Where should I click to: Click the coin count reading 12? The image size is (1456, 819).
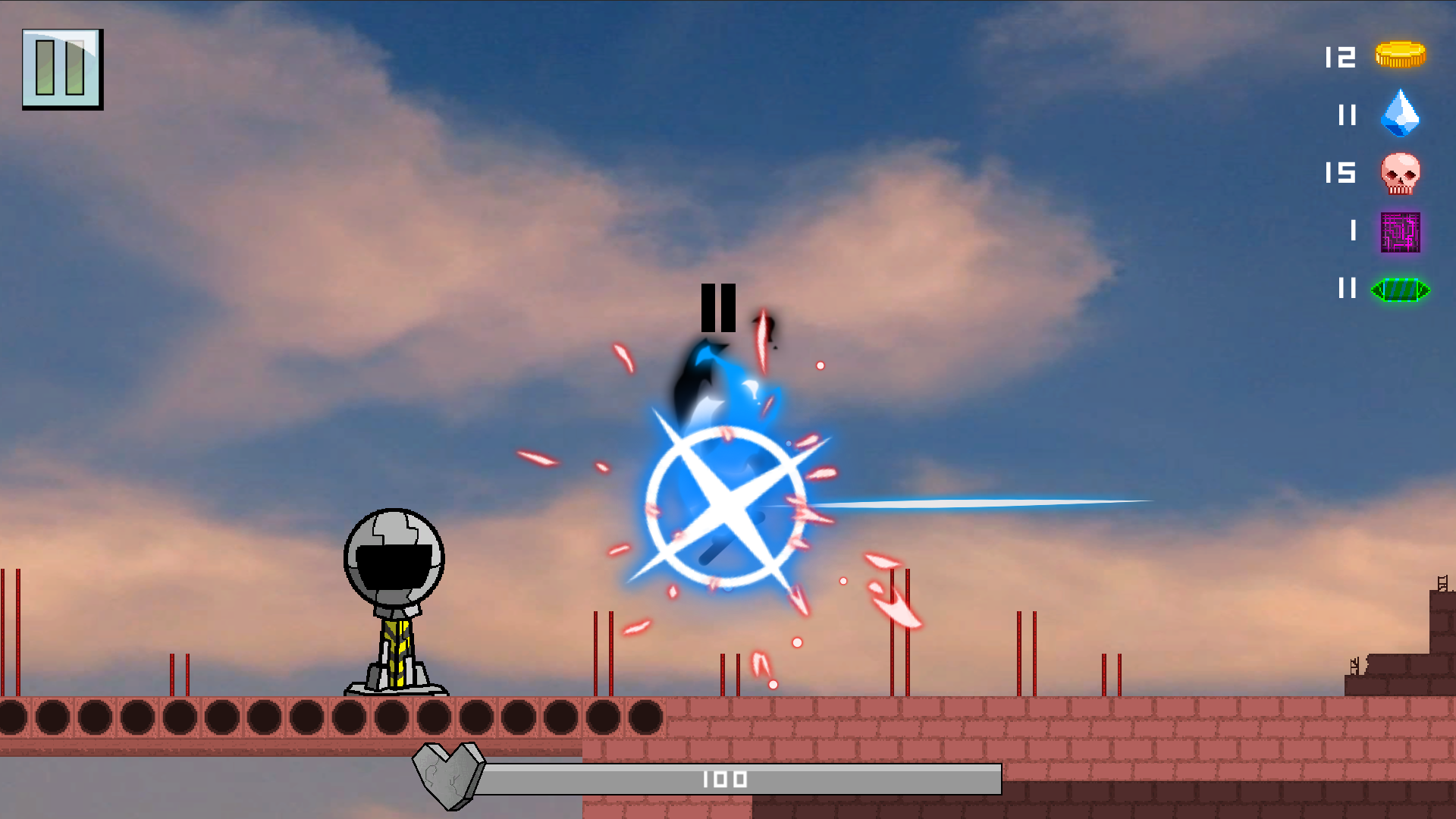(1339, 55)
